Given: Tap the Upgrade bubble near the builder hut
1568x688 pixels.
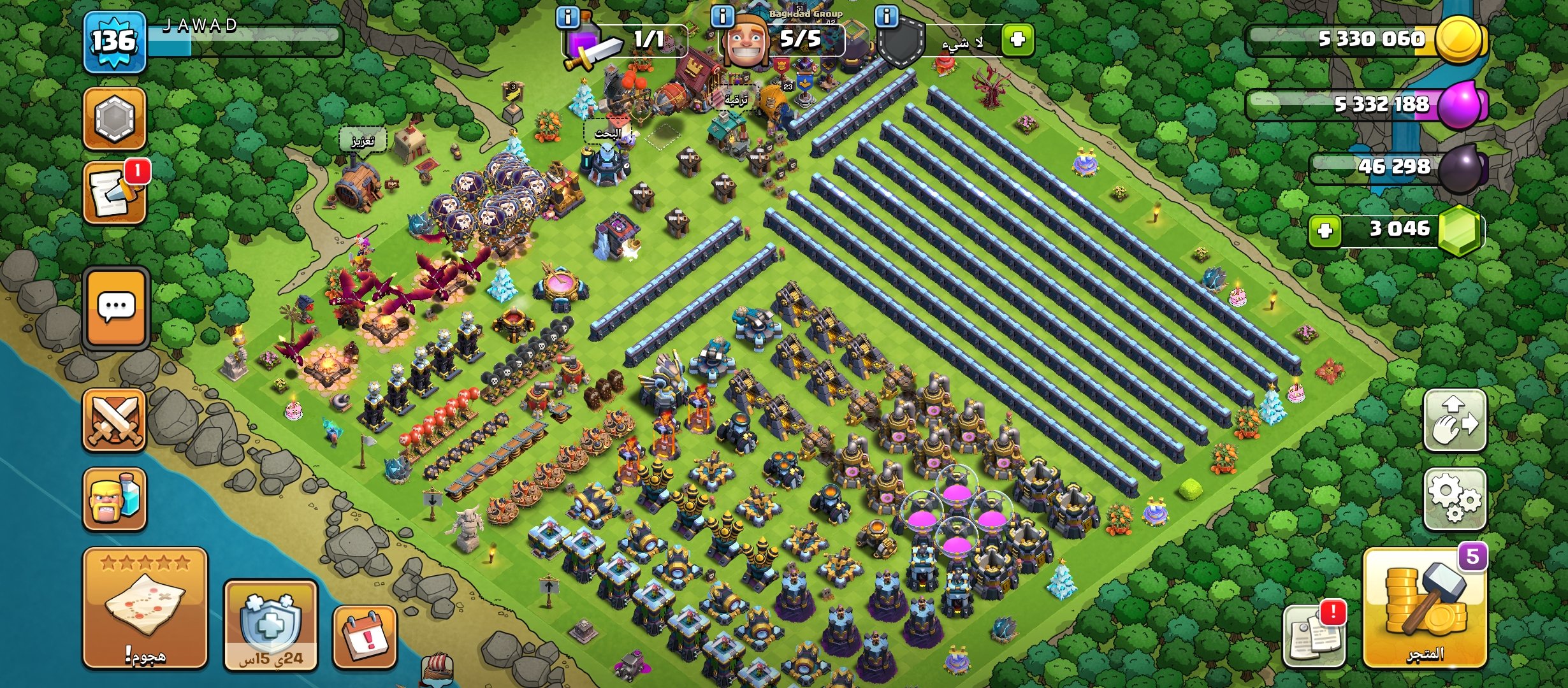Looking at the screenshot, I should click(x=735, y=100).
